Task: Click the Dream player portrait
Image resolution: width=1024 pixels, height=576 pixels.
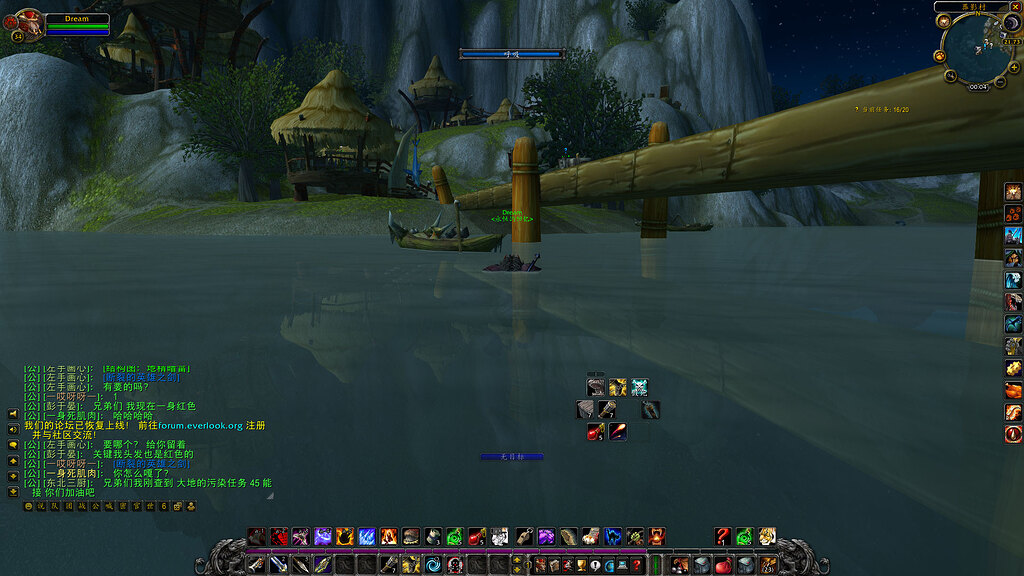Action: coord(29,24)
